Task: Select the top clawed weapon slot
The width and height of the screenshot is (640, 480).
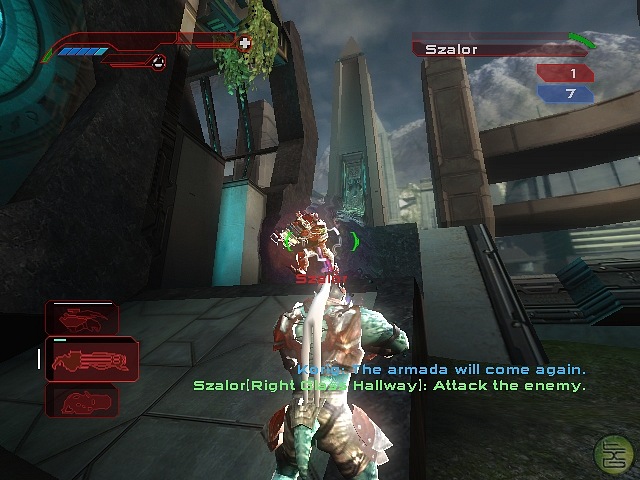Action: (82, 319)
